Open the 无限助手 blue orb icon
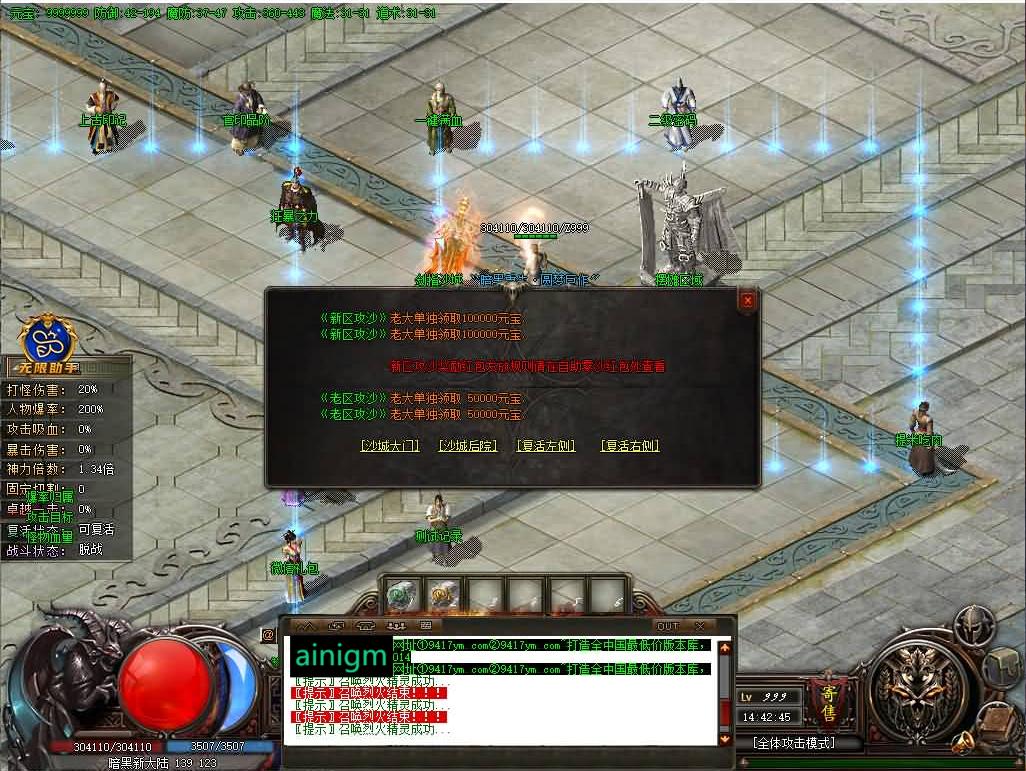Viewport: 1026px width, 771px height. pyautogui.click(x=43, y=338)
